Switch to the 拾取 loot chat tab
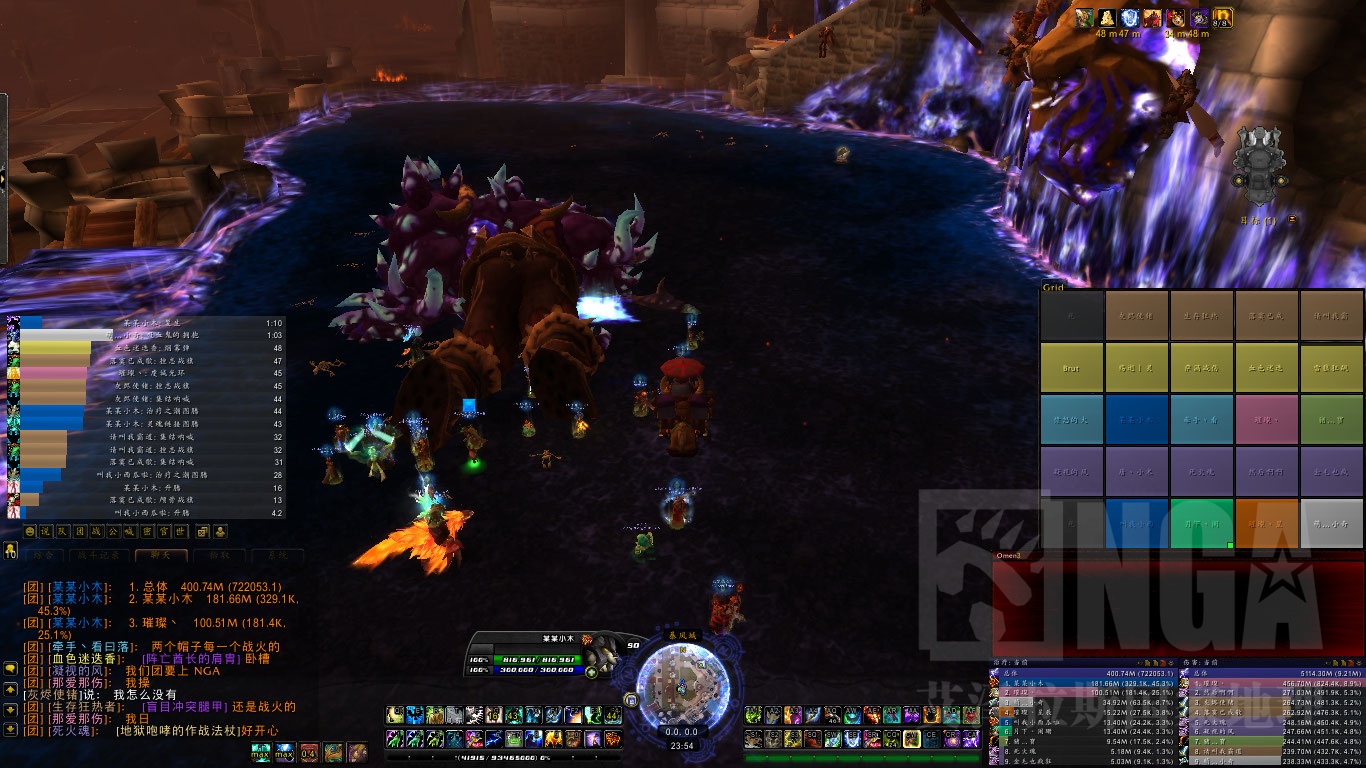The width and height of the screenshot is (1366, 768). 221,555
